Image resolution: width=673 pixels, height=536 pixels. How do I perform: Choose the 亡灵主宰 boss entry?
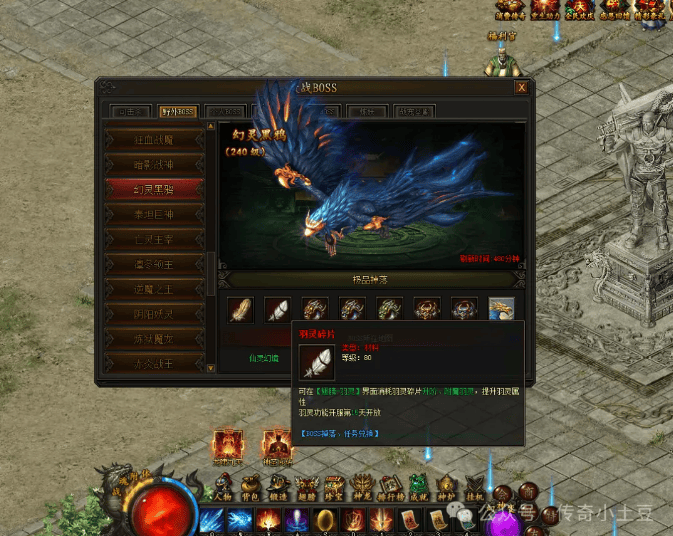coord(156,238)
